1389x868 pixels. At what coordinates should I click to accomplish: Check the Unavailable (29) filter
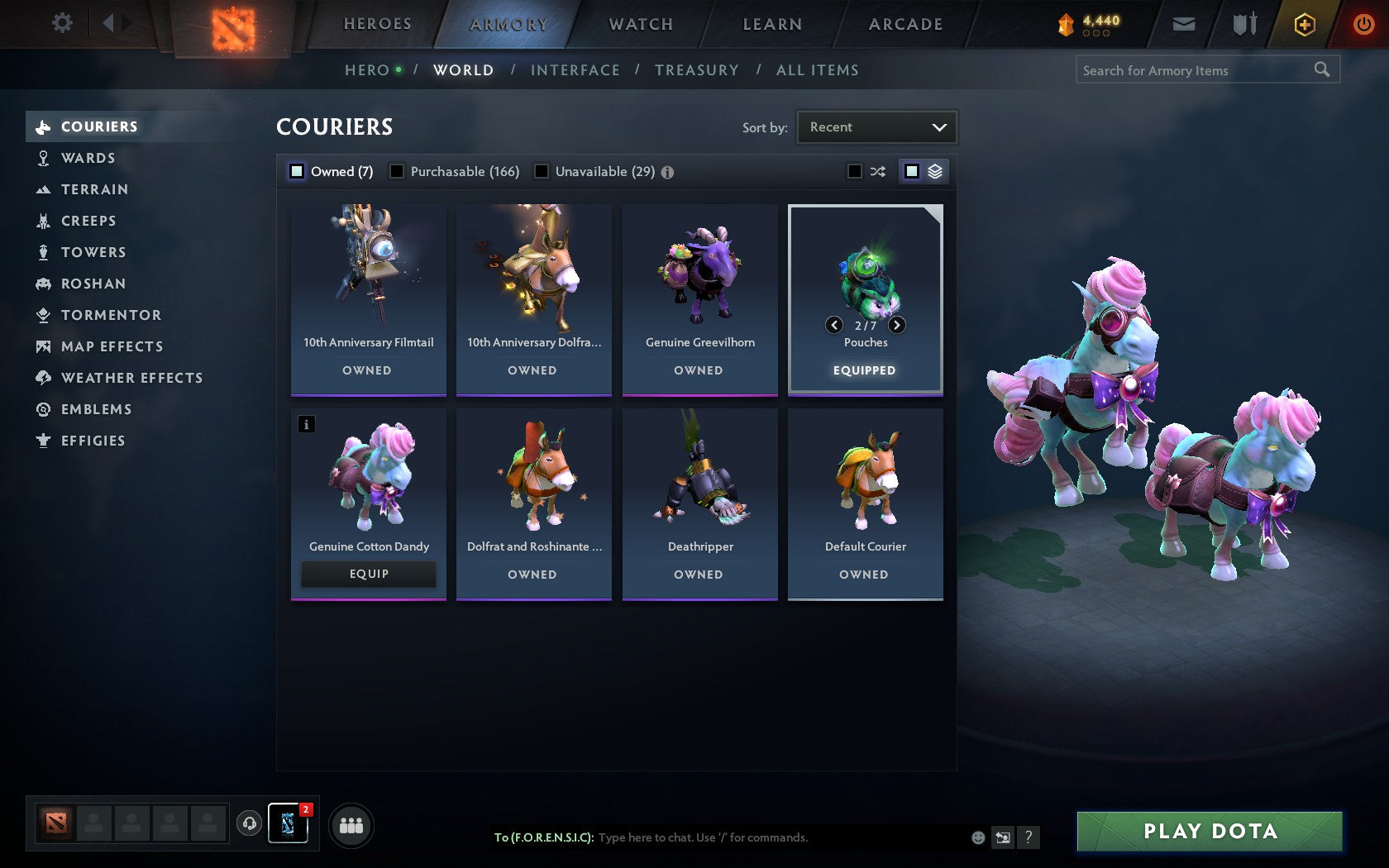pyautogui.click(x=542, y=171)
